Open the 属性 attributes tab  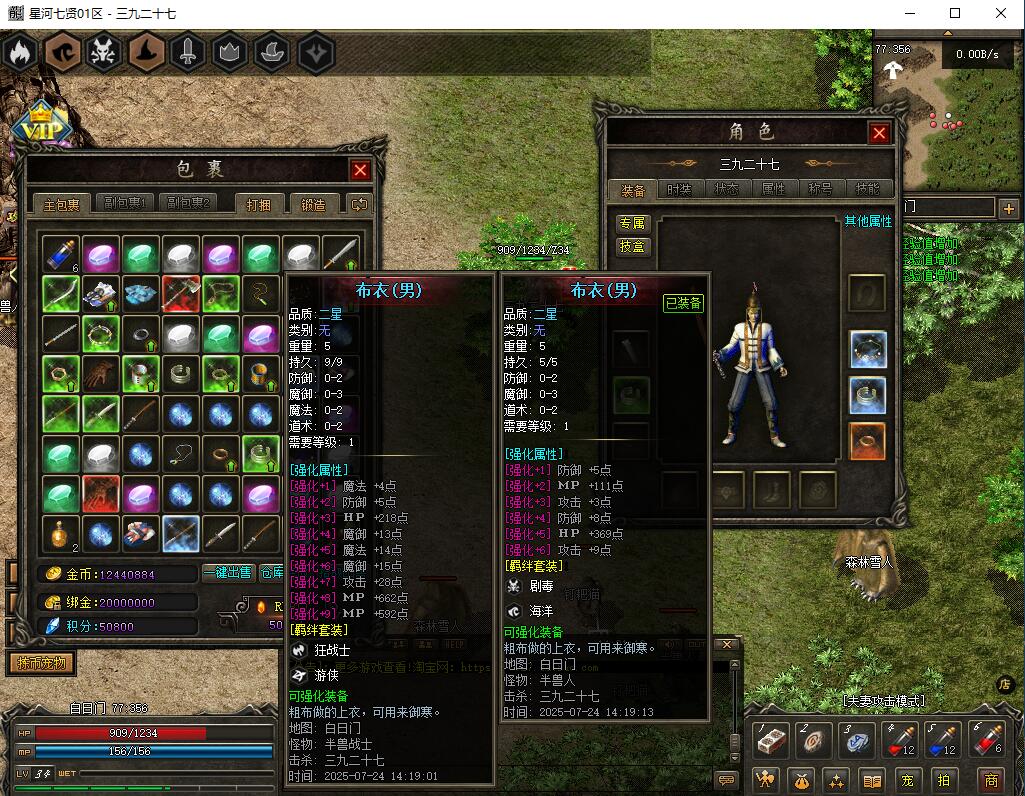coord(773,189)
